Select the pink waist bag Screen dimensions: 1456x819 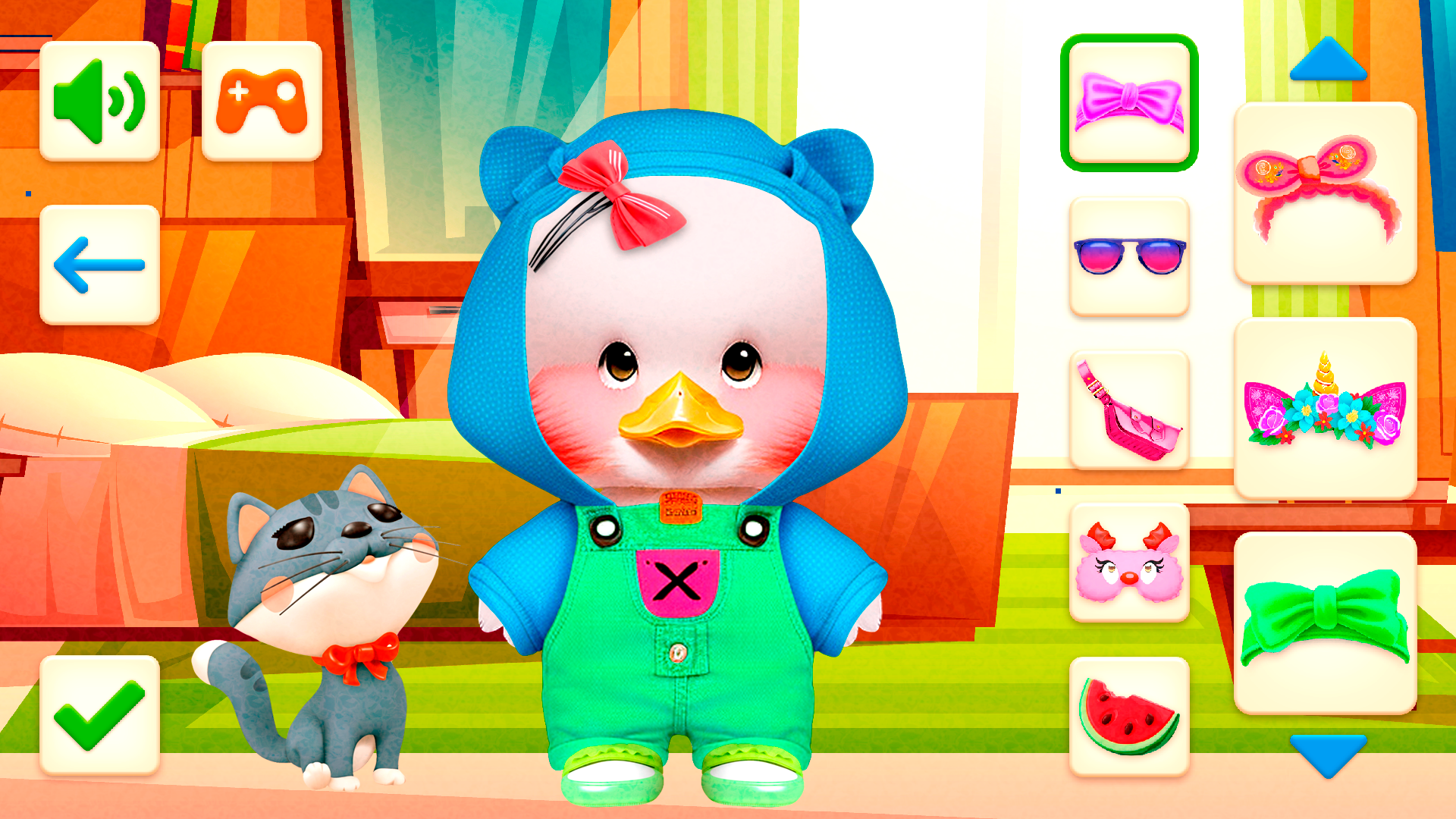pos(1129,407)
